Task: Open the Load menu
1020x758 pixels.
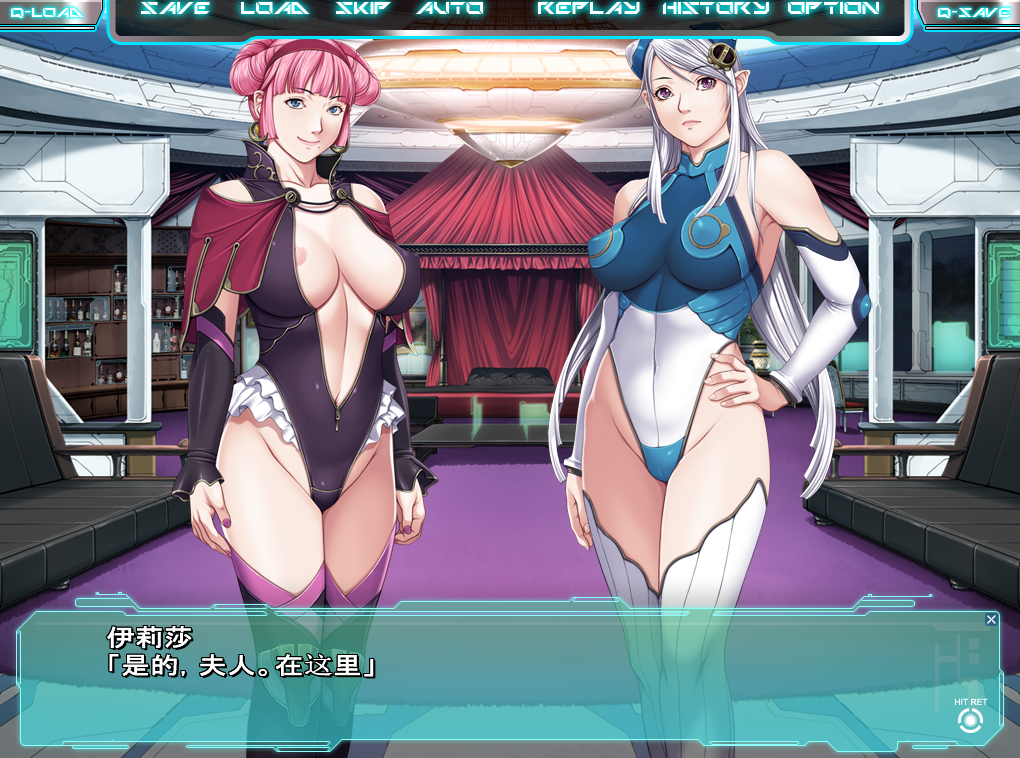Action: pos(275,9)
